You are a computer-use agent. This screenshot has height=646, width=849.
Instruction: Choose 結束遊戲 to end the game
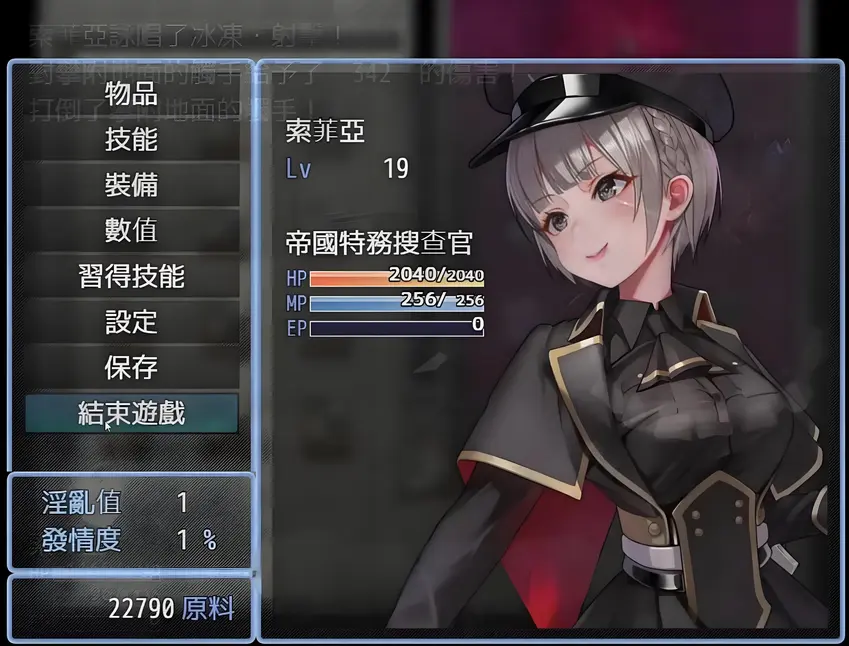(131, 413)
